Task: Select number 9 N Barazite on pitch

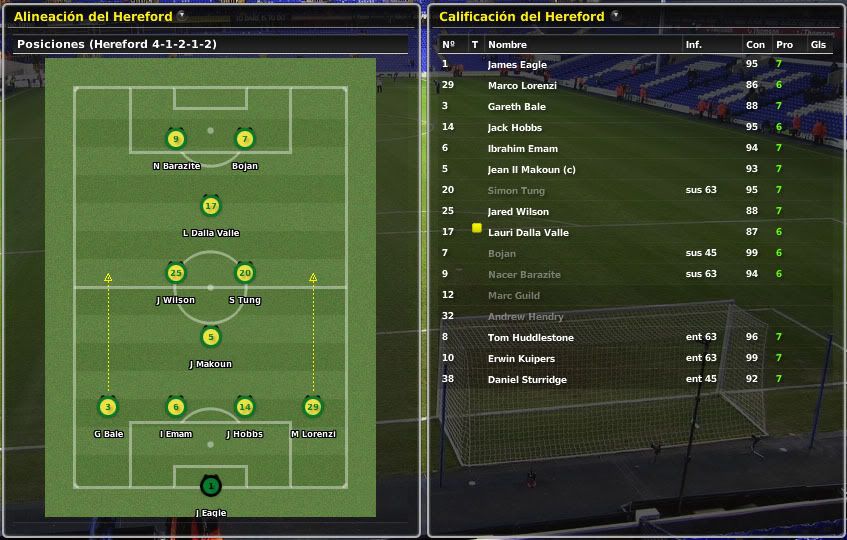Action: [x=176, y=140]
